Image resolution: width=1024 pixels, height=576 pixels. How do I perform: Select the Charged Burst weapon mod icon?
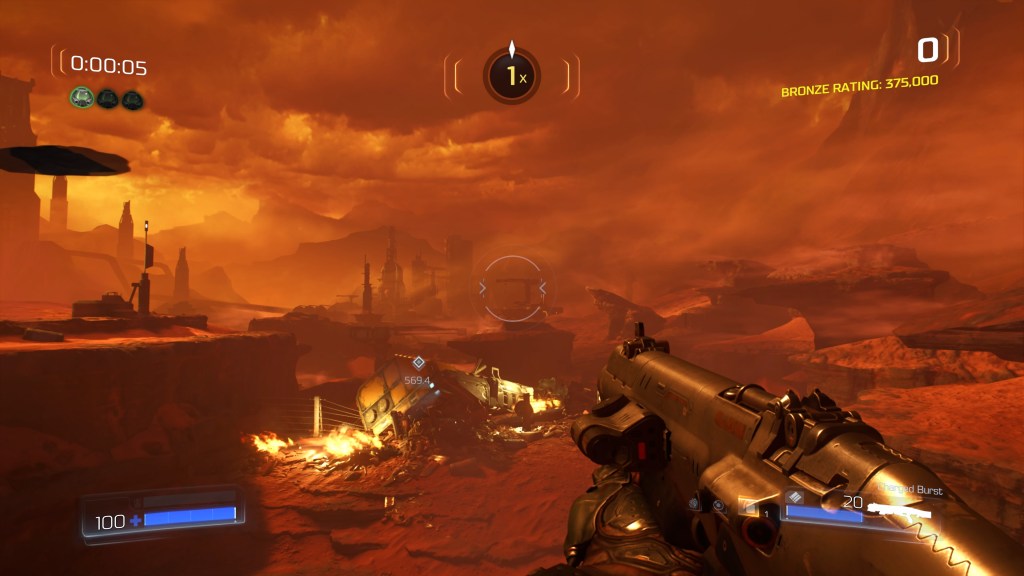[794, 496]
